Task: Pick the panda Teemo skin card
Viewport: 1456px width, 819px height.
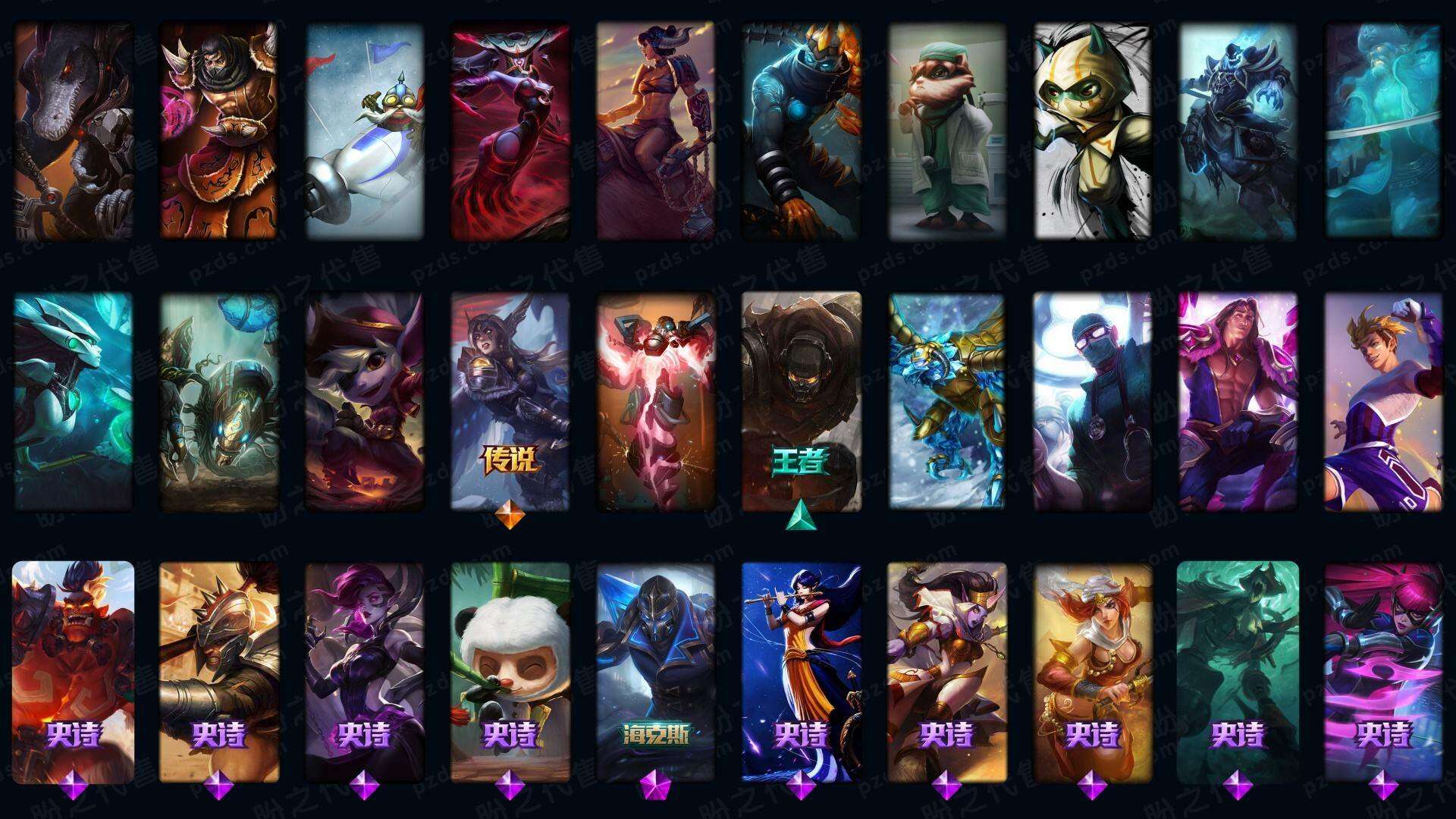Action: click(x=510, y=671)
